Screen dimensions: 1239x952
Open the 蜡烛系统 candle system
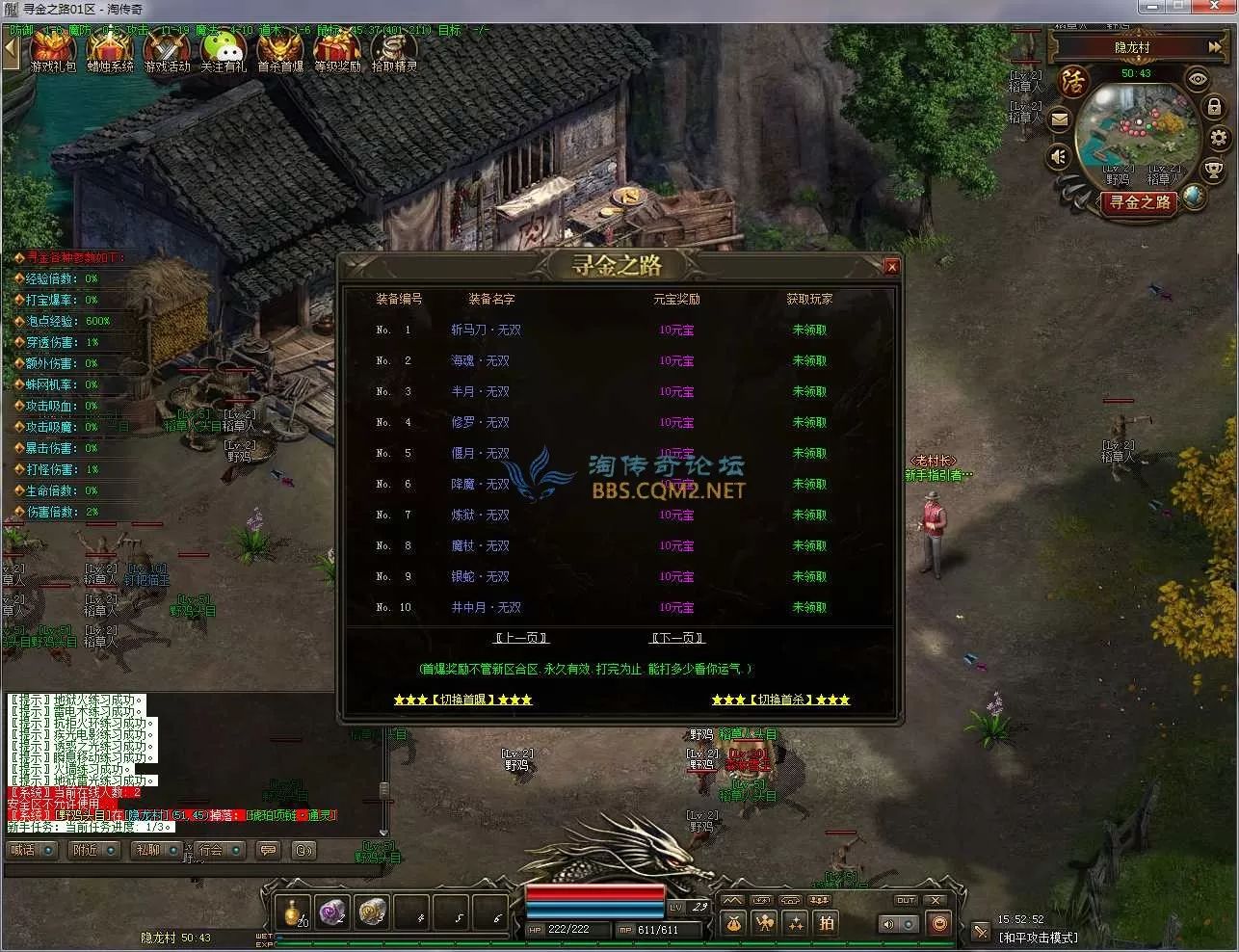[x=110, y=50]
